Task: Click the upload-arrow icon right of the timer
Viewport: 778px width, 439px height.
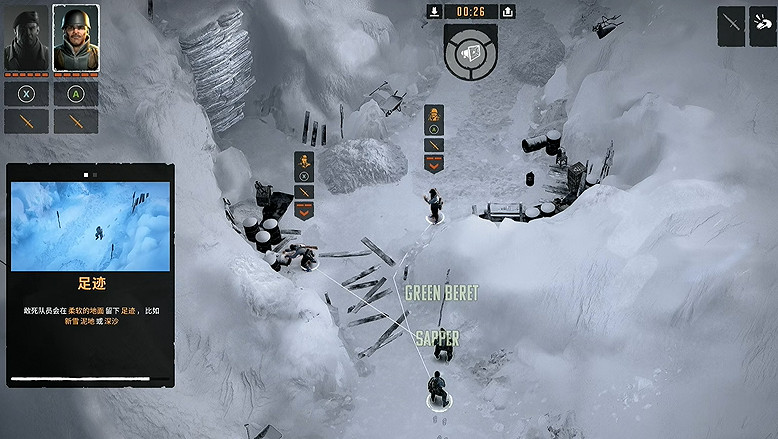Action: click(x=508, y=11)
